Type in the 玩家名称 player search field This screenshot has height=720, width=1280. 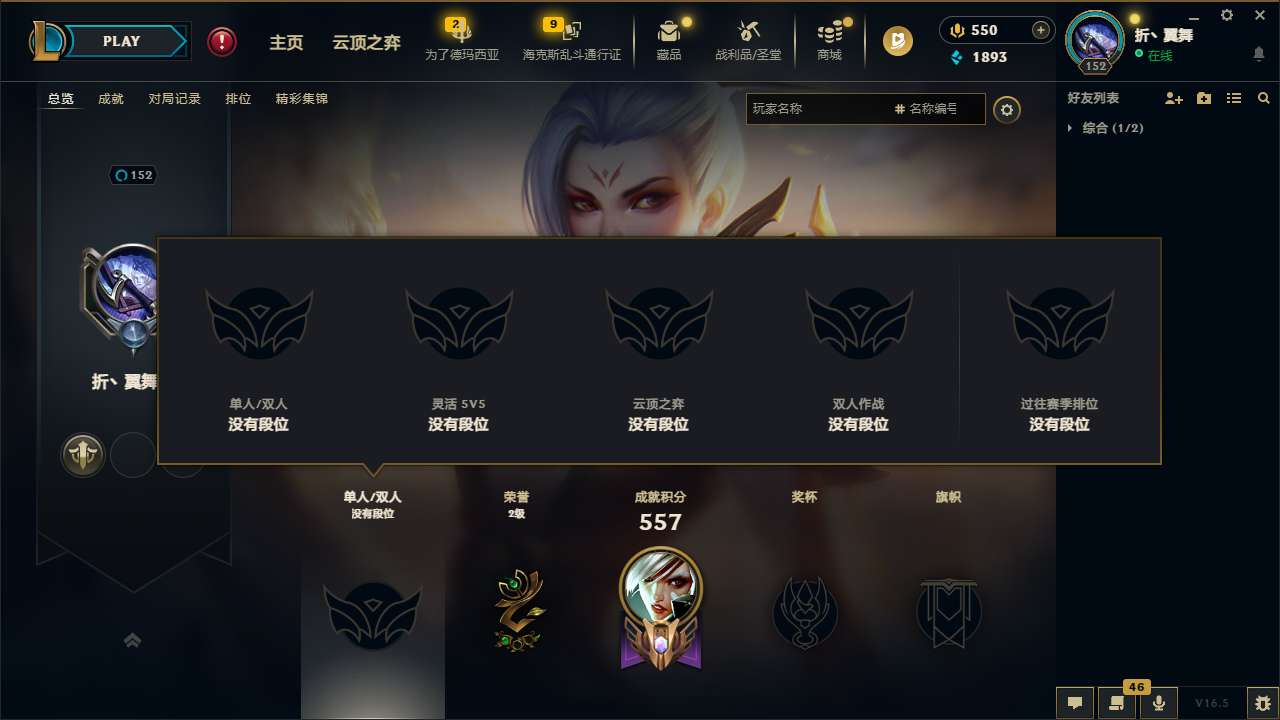coord(820,108)
